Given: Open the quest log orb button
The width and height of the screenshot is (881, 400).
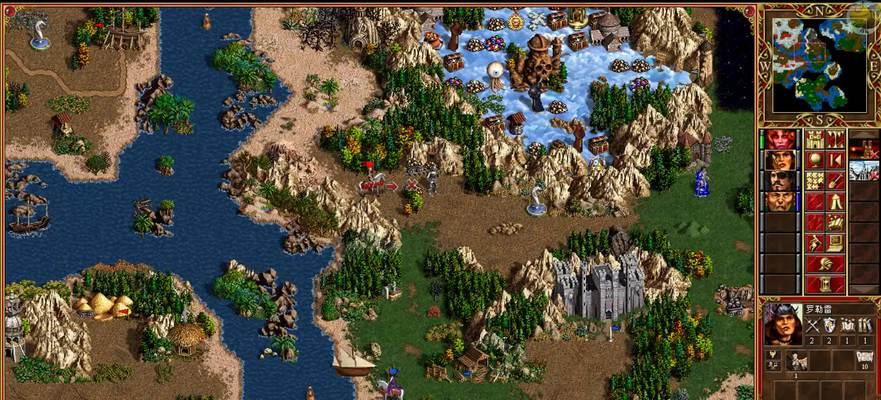Looking at the screenshot, I should click(814, 160).
